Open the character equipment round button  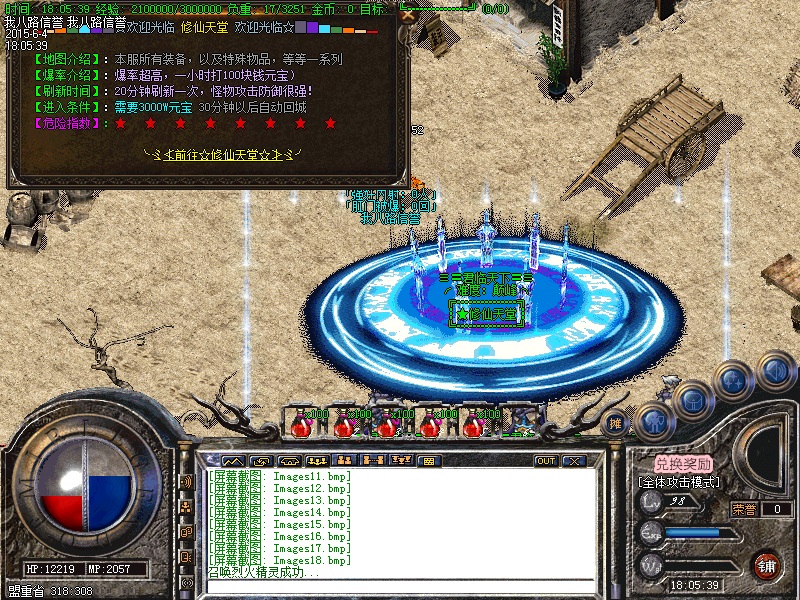(x=654, y=421)
